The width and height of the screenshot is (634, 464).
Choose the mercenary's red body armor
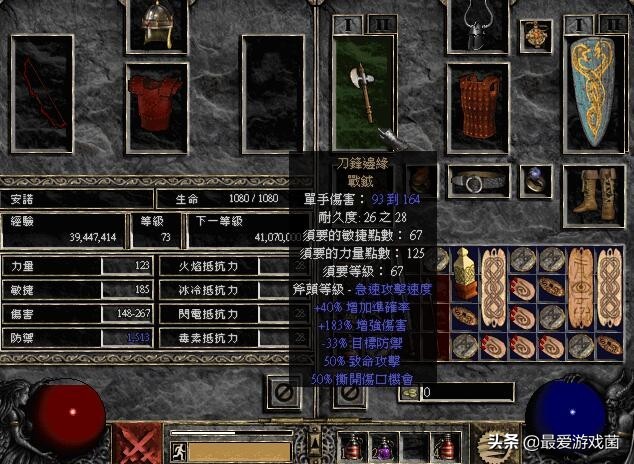(157, 96)
